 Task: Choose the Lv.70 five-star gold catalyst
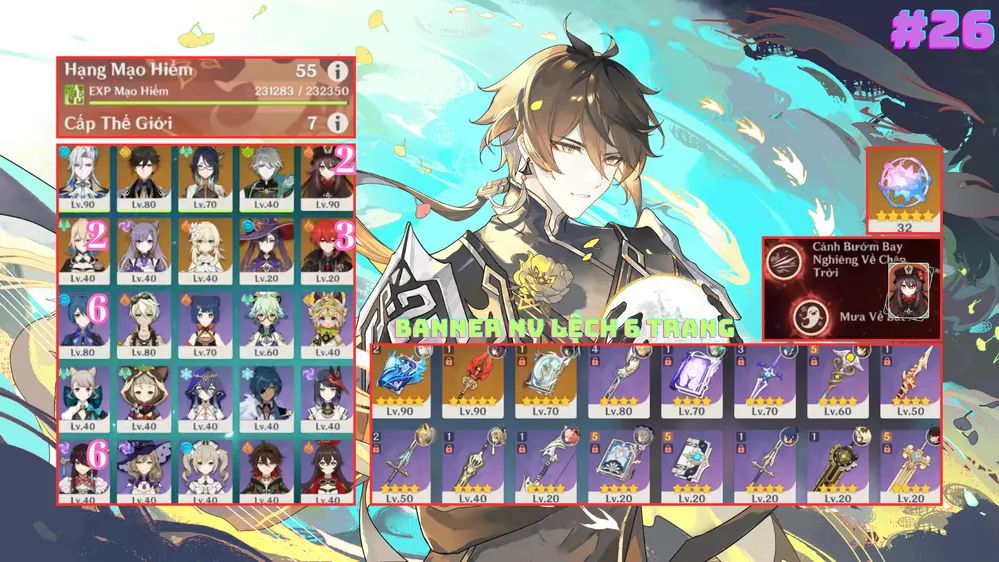547,381
